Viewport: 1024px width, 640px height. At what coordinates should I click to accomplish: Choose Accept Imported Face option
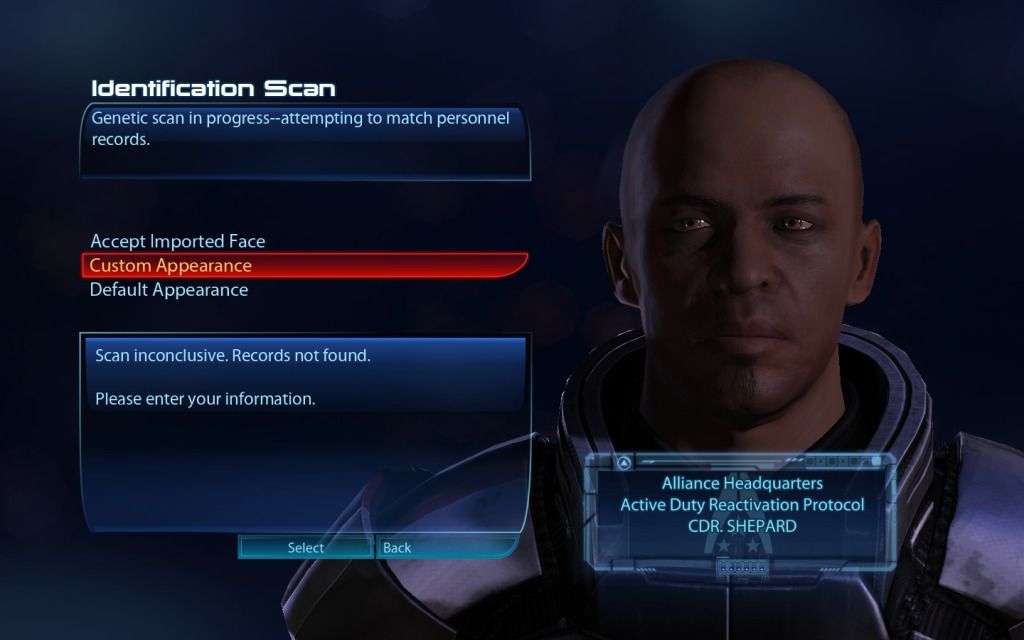(x=177, y=241)
